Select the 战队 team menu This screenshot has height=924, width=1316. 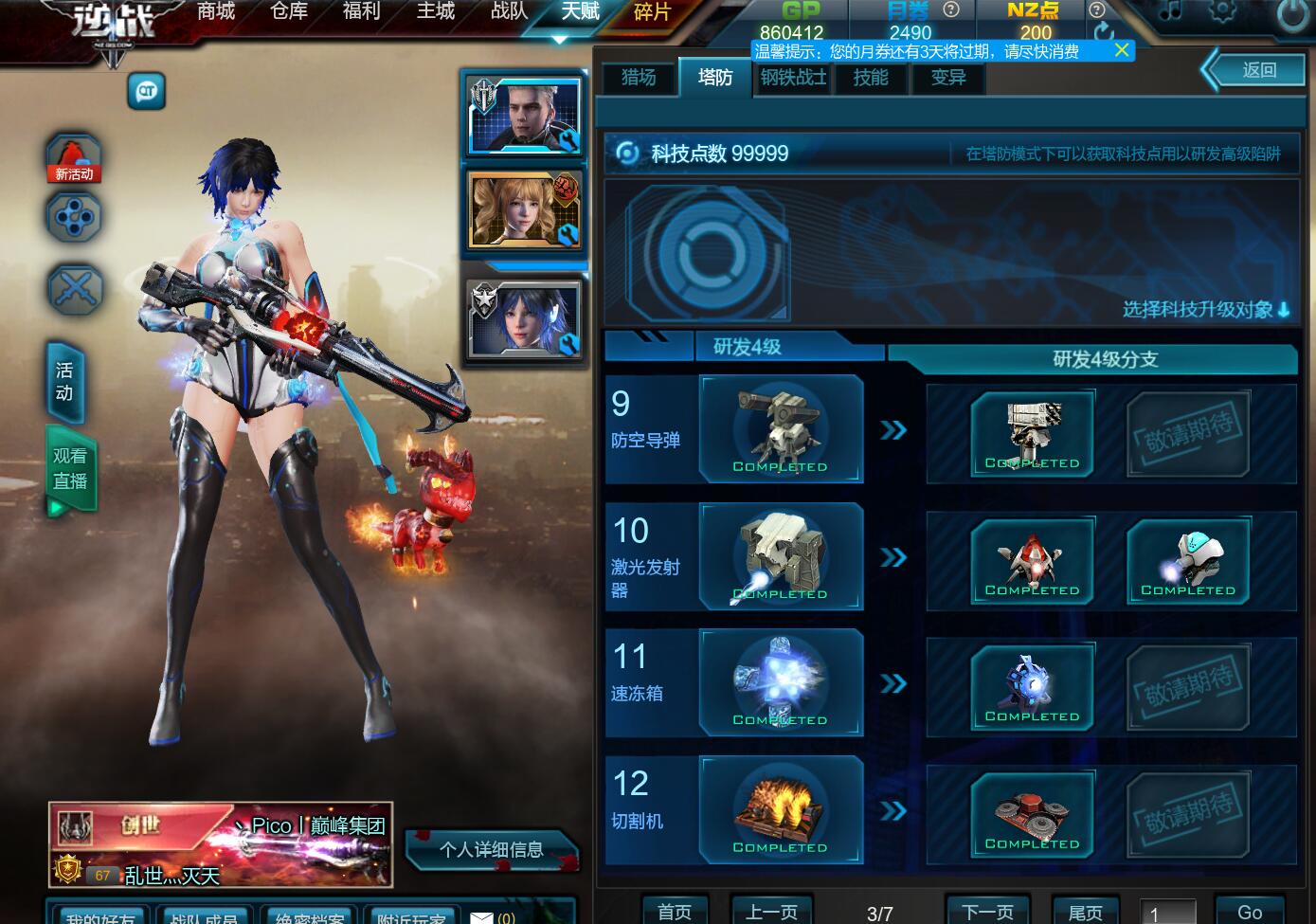click(x=509, y=12)
